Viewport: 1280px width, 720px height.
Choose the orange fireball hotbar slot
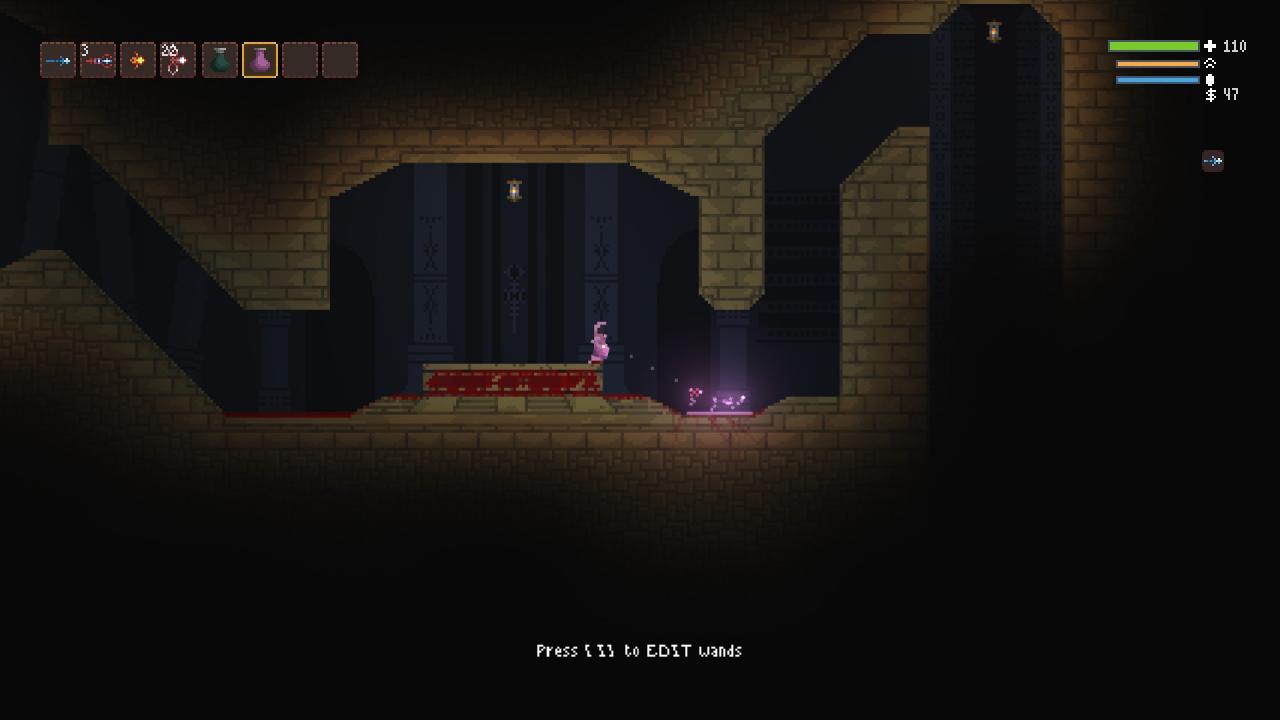pyautogui.click(x=138, y=60)
